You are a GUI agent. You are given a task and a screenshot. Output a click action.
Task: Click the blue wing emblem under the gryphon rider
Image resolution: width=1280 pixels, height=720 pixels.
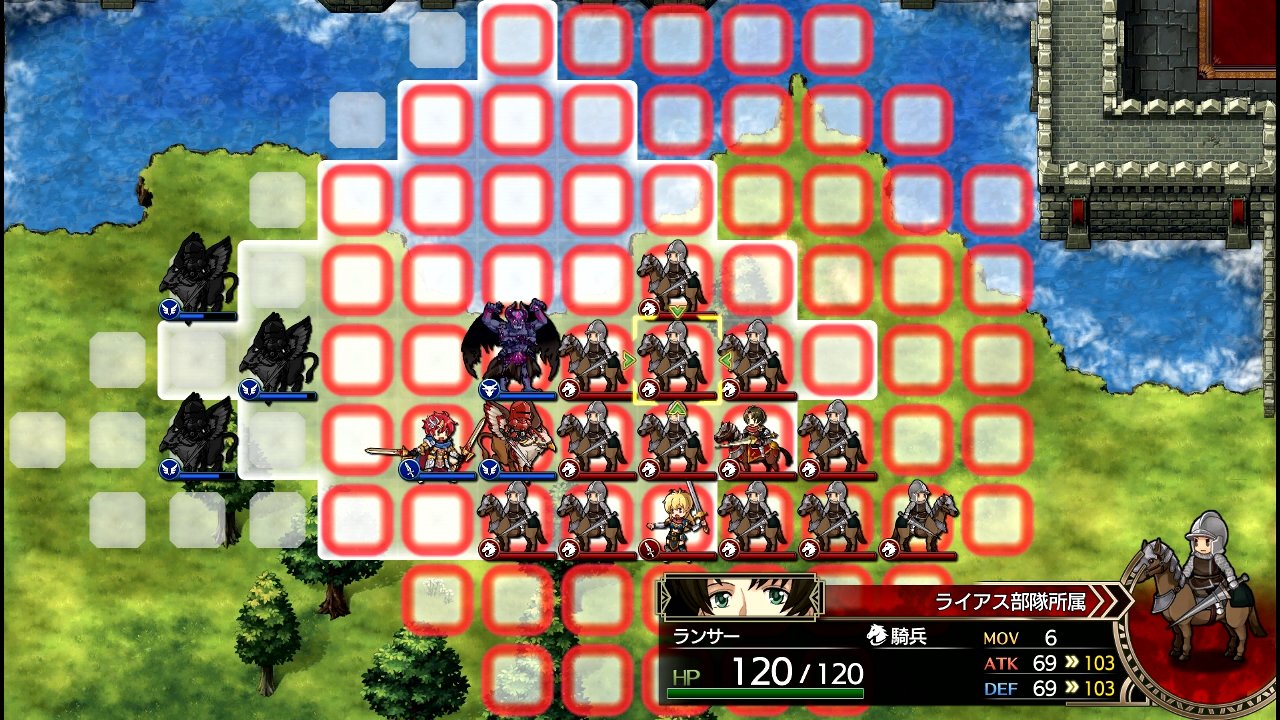[490, 470]
